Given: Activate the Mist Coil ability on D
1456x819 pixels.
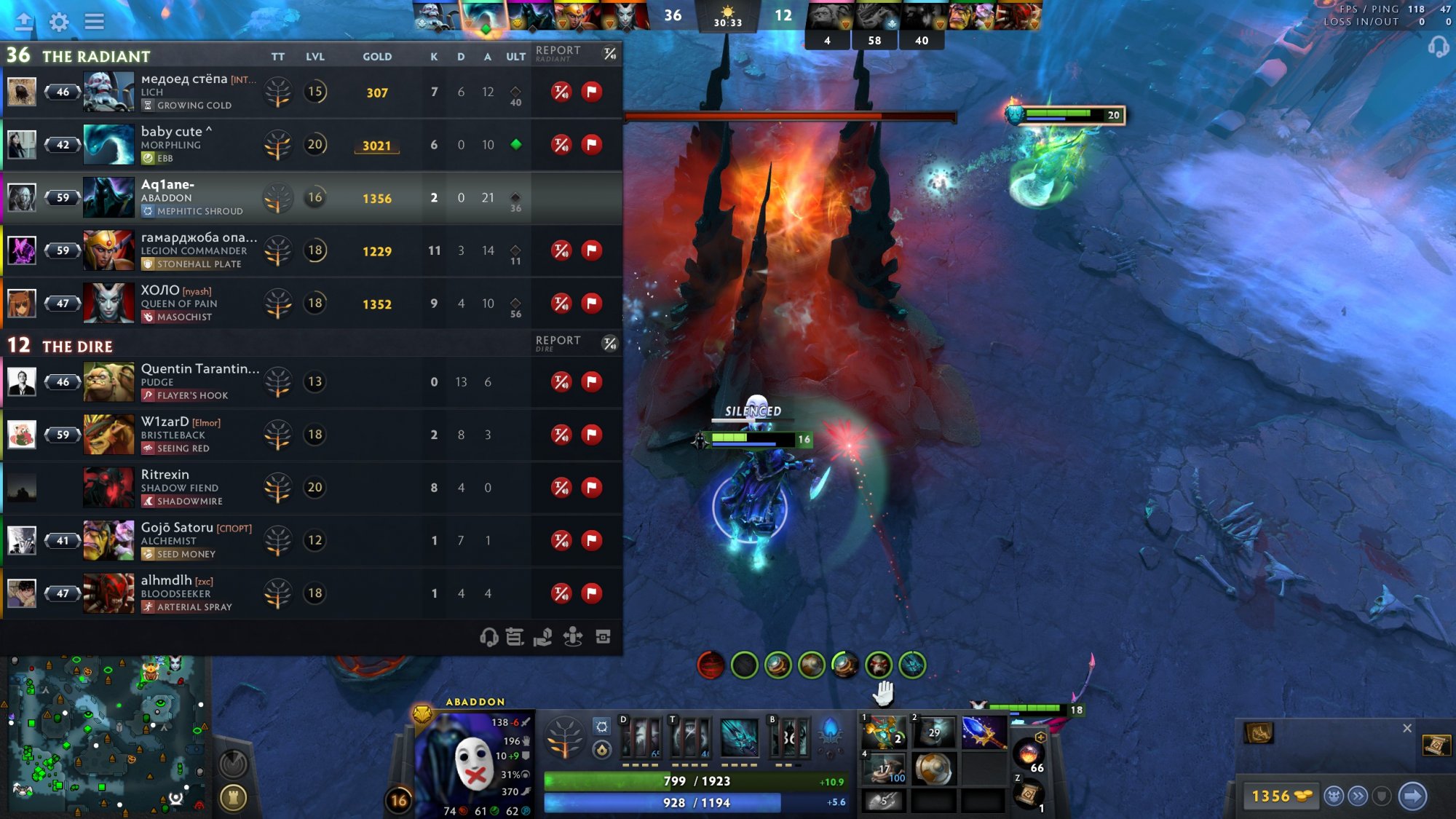Looking at the screenshot, I should click(x=641, y=738).
